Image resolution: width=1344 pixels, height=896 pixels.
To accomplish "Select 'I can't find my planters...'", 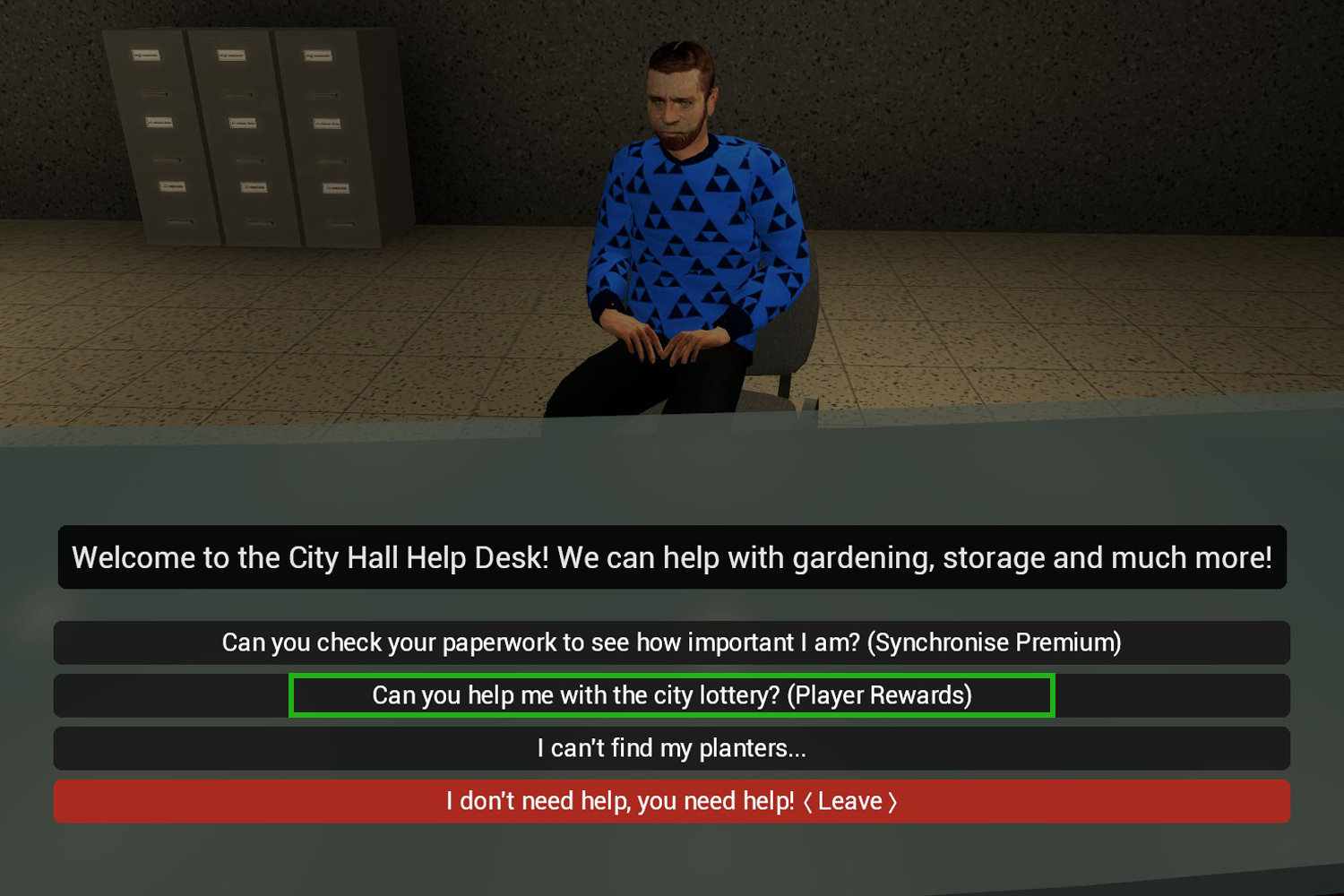I will coord(672,748).
